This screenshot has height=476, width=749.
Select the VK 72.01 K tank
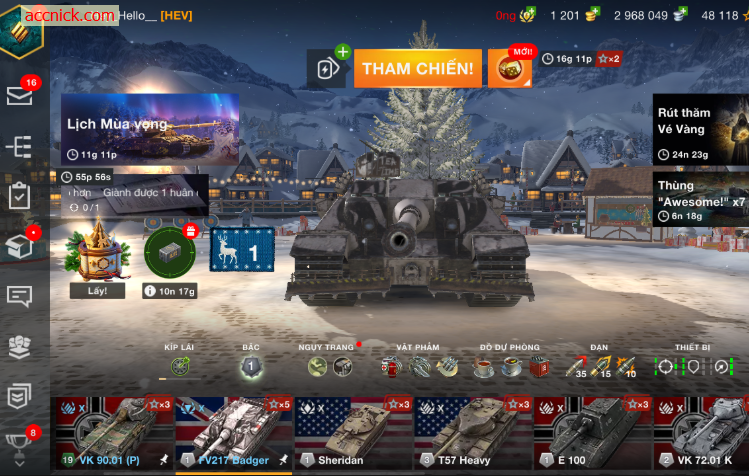tap(708, 432)
